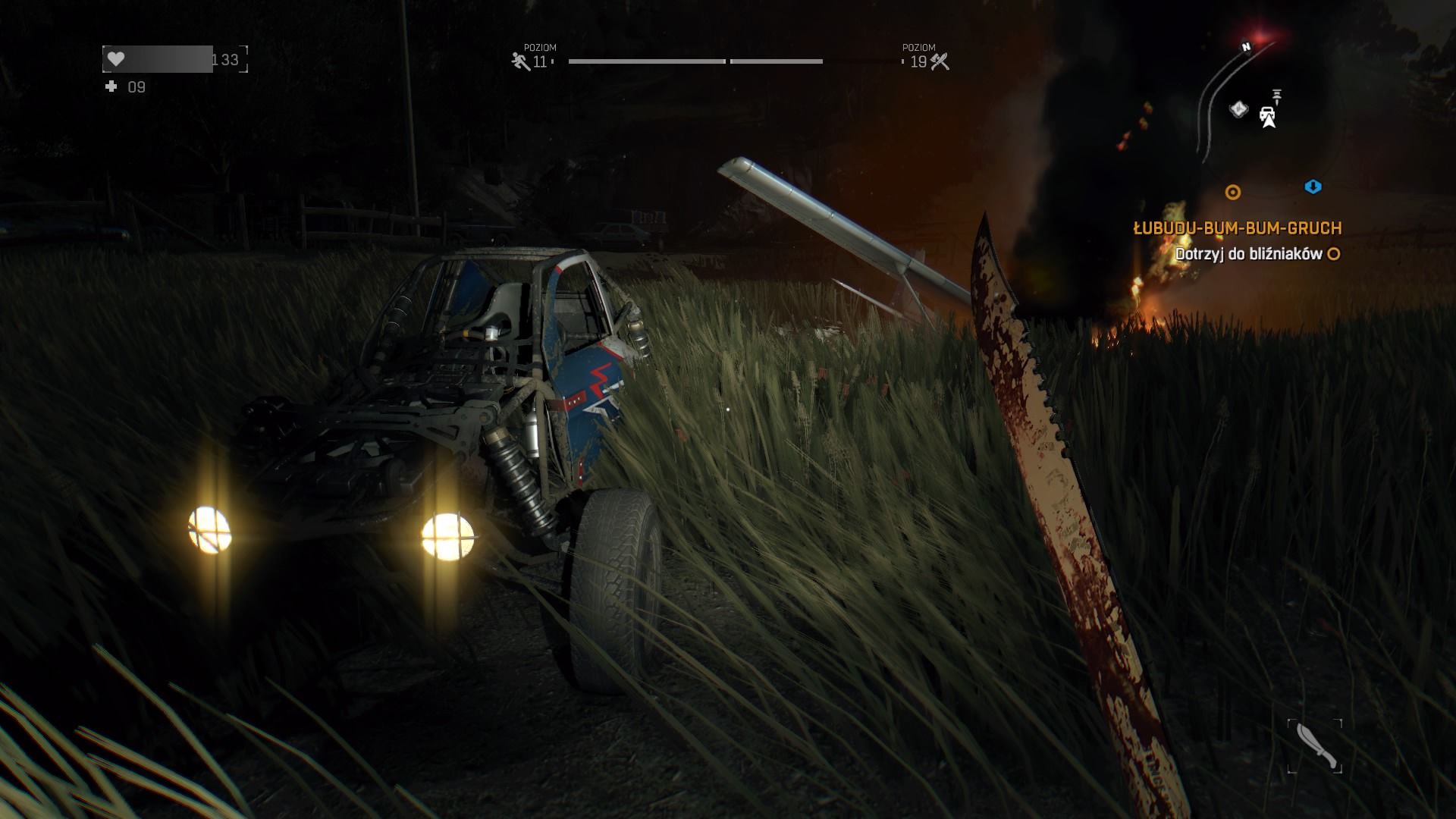Select the spike trap icon on the minimap
This screenshot has width=1456, height=819.
[1277, 97]
